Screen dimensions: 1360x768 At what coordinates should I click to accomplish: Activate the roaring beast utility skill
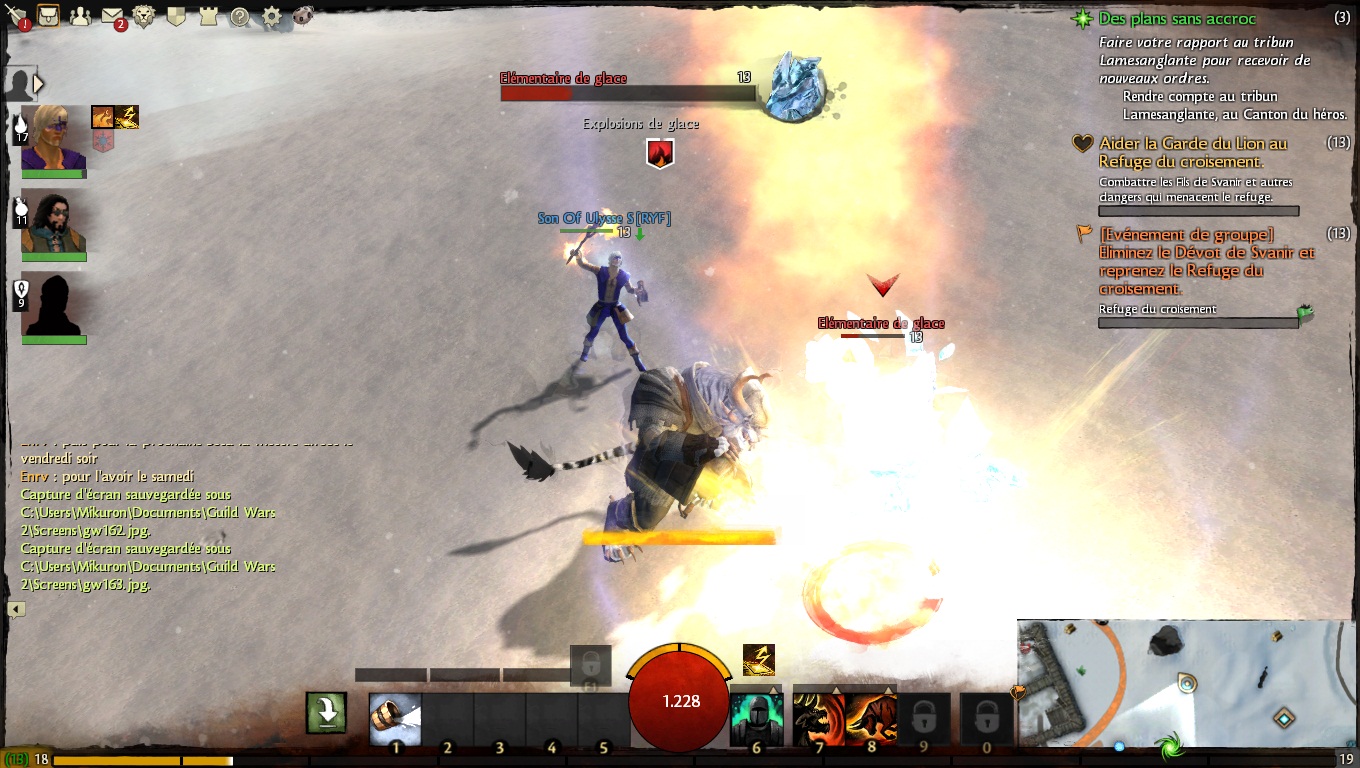818,718
